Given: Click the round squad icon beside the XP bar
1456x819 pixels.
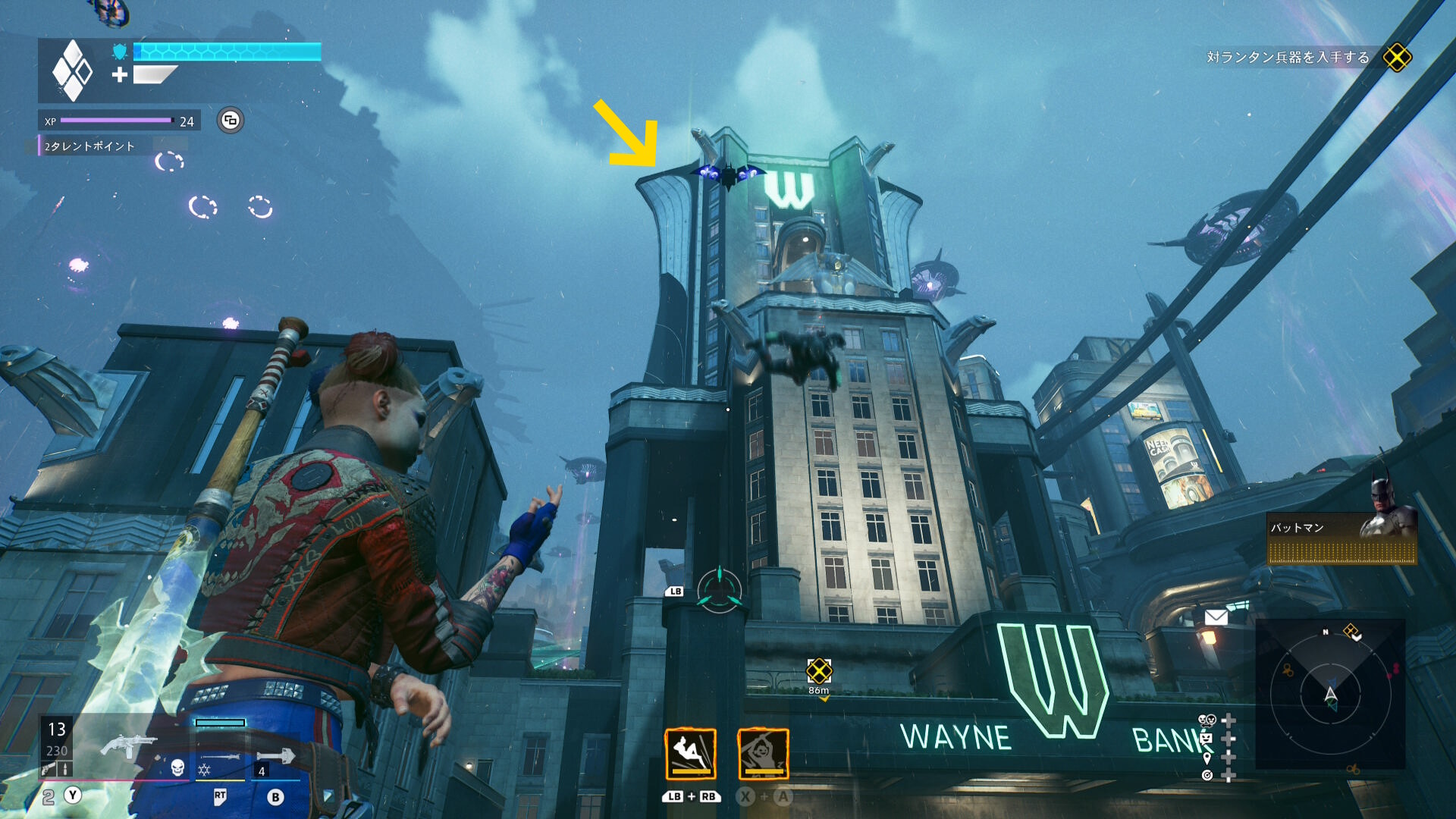Looking at the screenshot, I should tap(231, 121).
